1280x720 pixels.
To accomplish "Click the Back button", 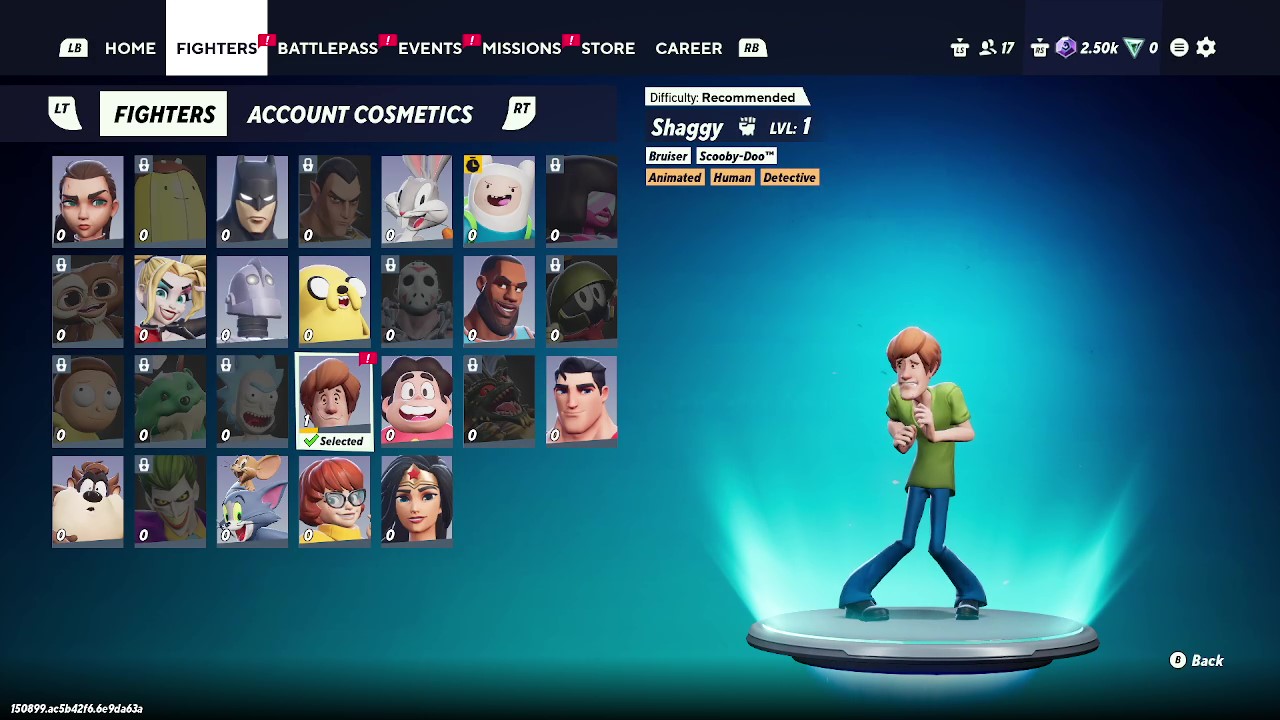I will (x=1196, y=660).
